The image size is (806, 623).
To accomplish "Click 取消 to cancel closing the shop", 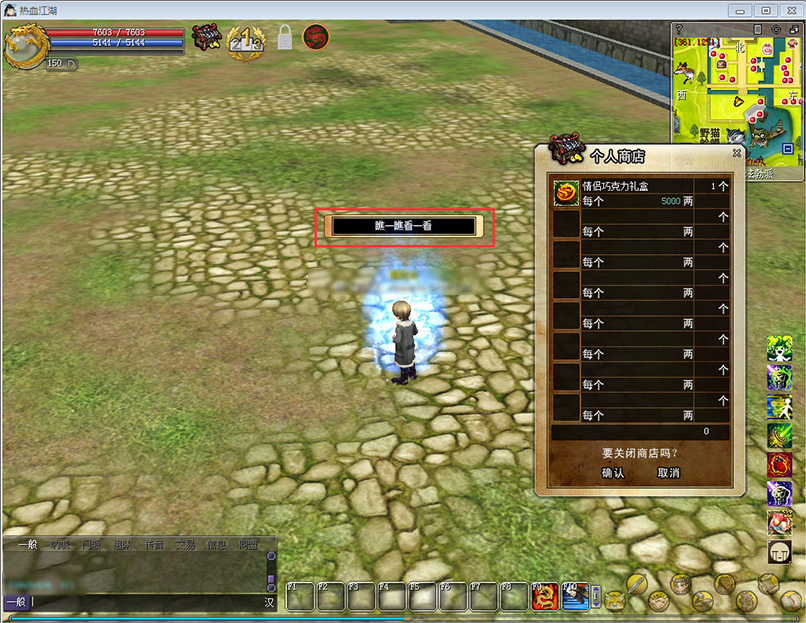I will [x=668, y=473].
